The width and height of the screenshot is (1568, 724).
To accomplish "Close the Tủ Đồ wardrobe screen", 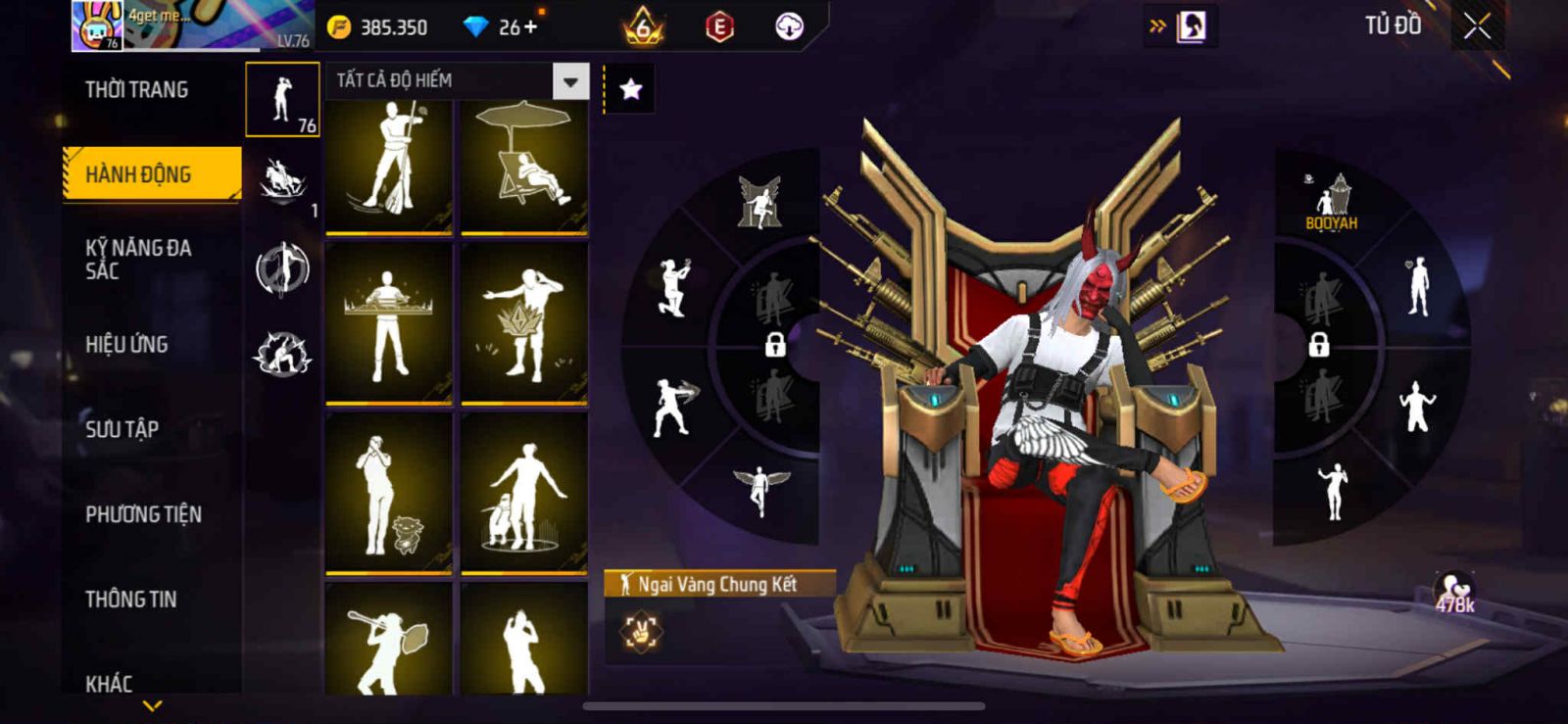I will (1477, 26).
